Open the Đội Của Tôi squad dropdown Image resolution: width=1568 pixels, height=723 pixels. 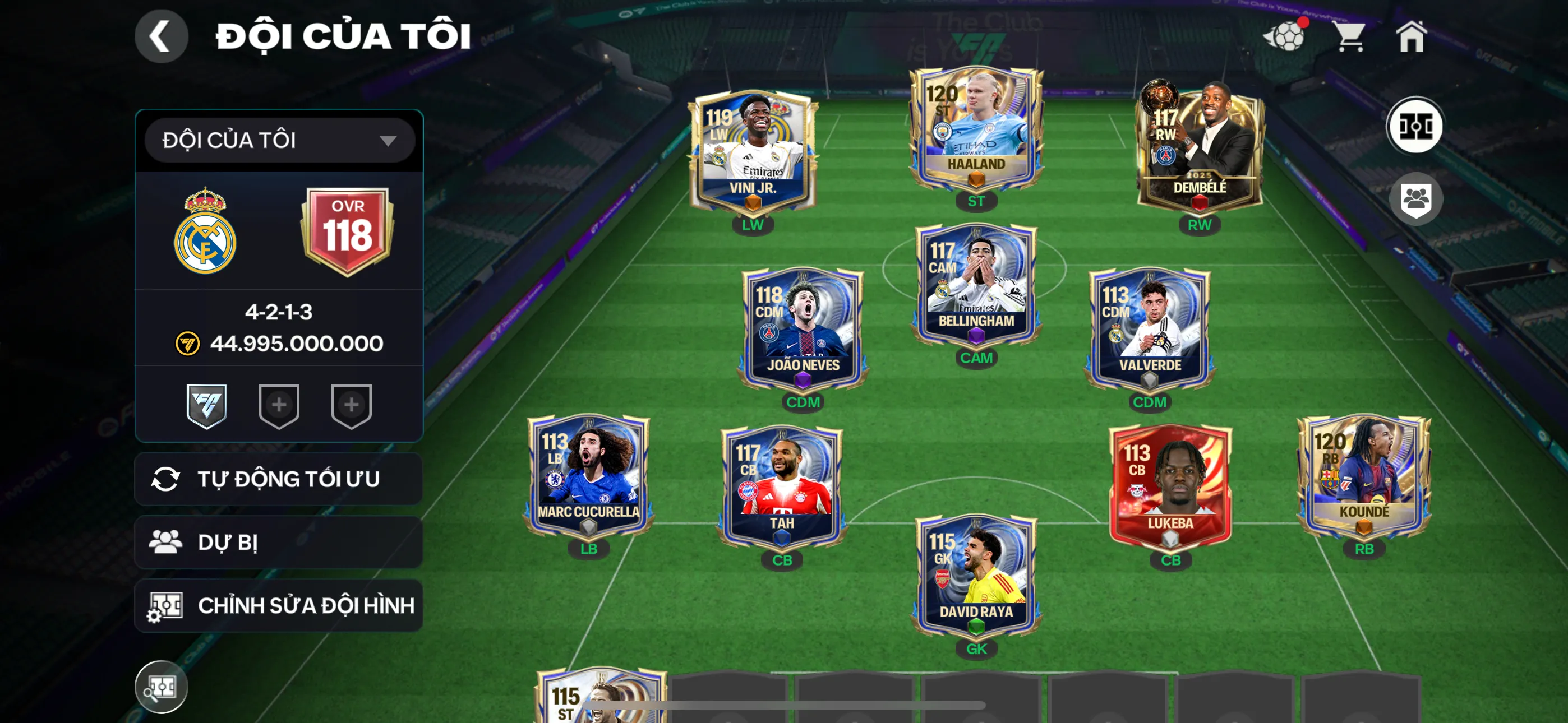click(x=279, y=141)
